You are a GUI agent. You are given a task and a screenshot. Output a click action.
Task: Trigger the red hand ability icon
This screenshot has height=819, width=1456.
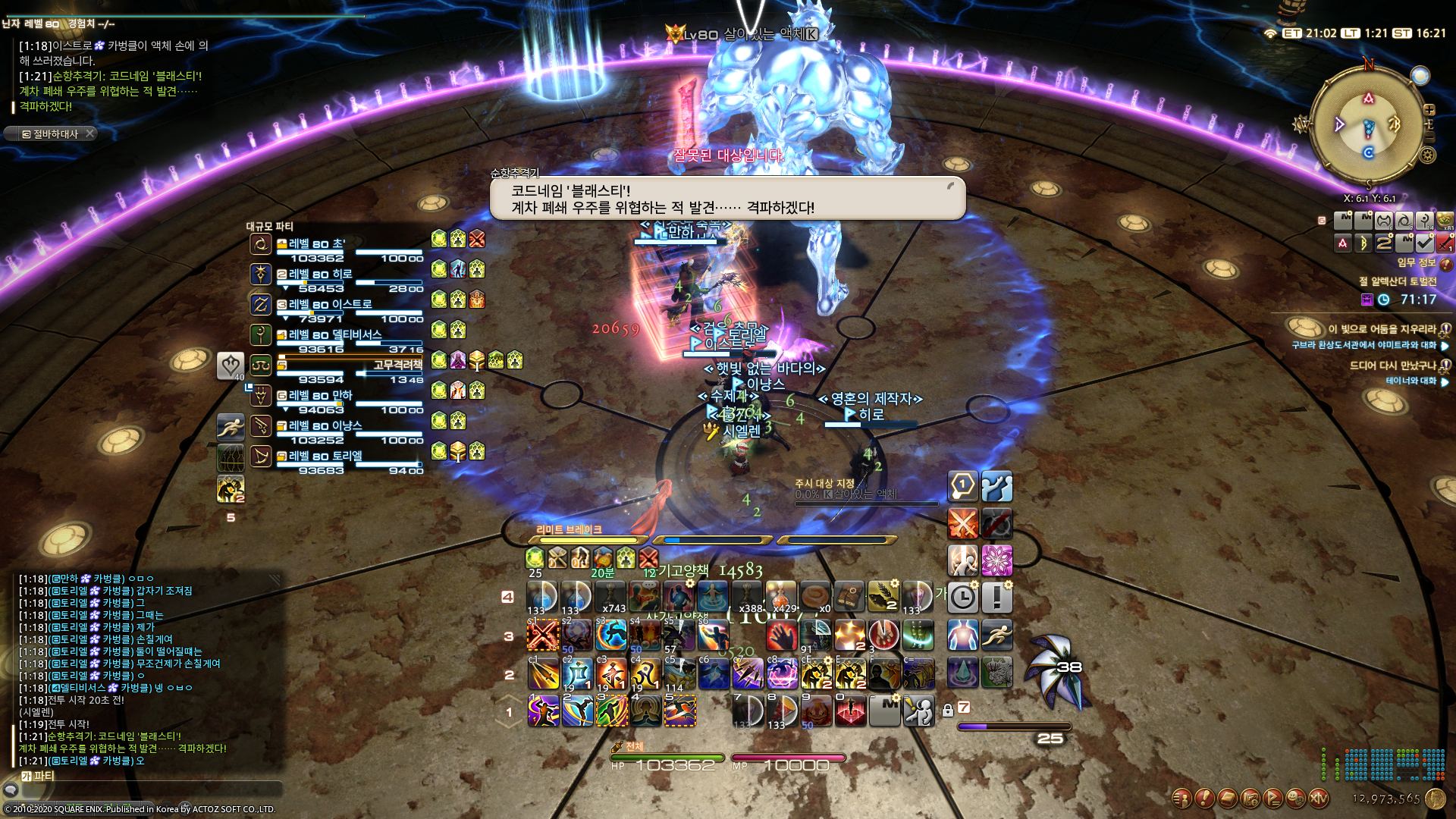(x=781, y=635)
